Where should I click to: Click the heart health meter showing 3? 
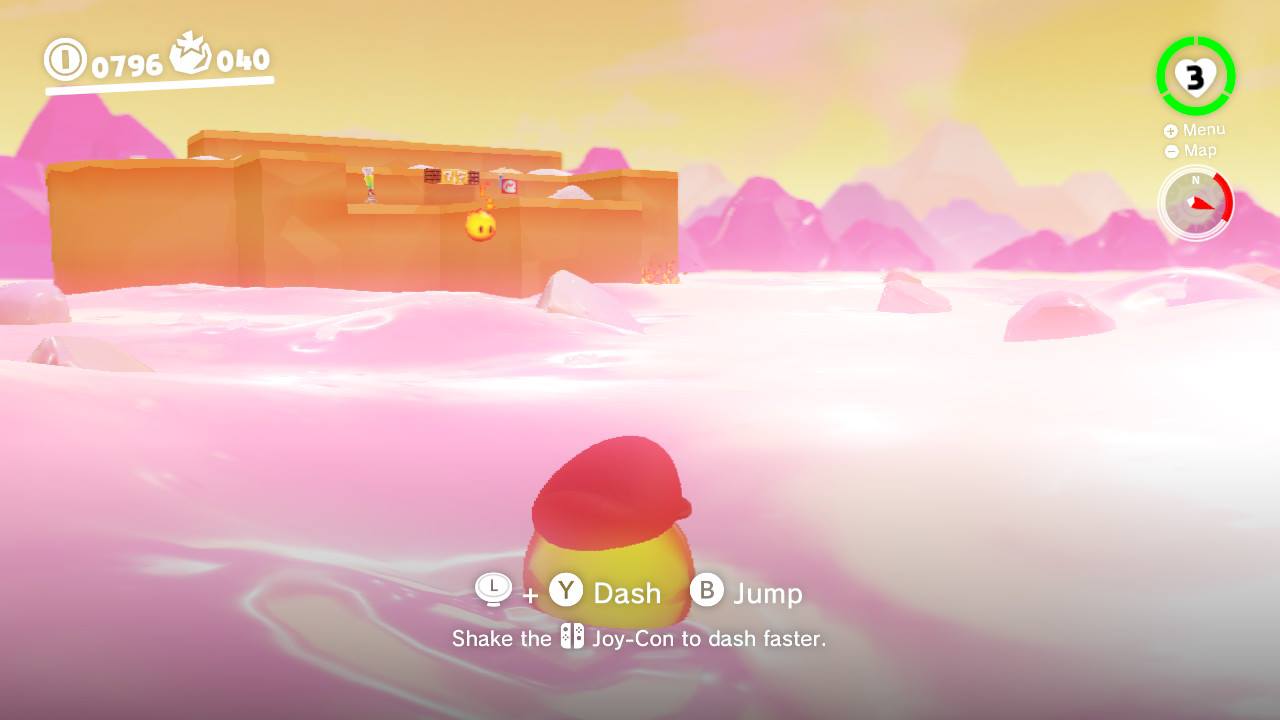point(1196,75)
